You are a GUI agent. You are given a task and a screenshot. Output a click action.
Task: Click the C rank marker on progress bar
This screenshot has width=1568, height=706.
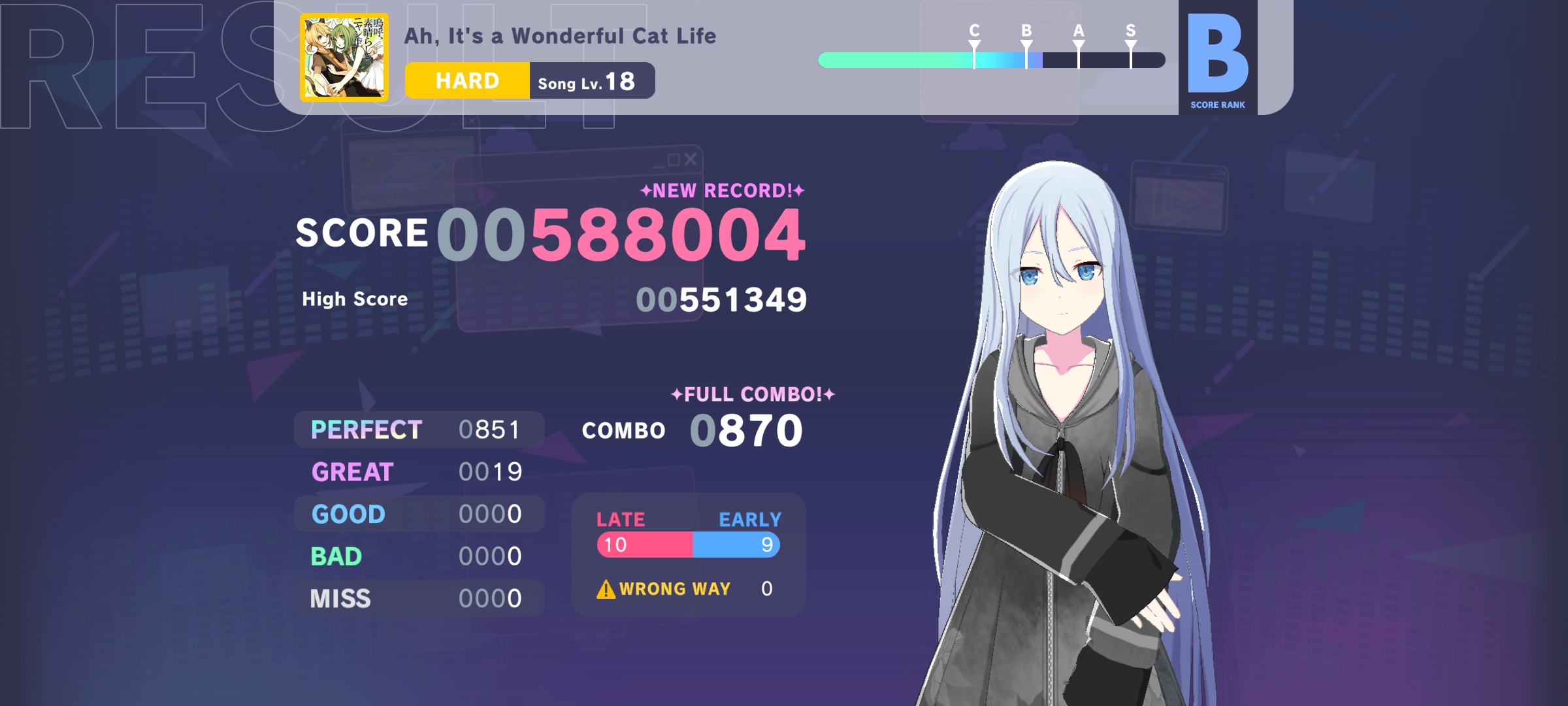click(973, 44)
